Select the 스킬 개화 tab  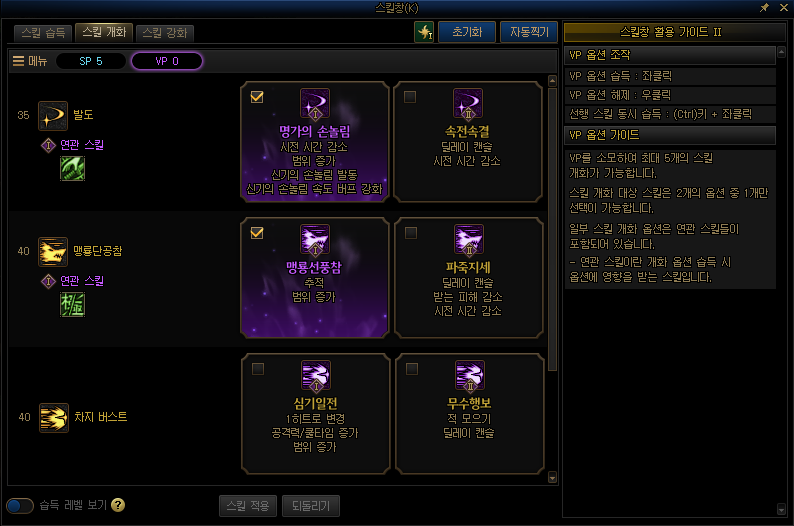103,32
